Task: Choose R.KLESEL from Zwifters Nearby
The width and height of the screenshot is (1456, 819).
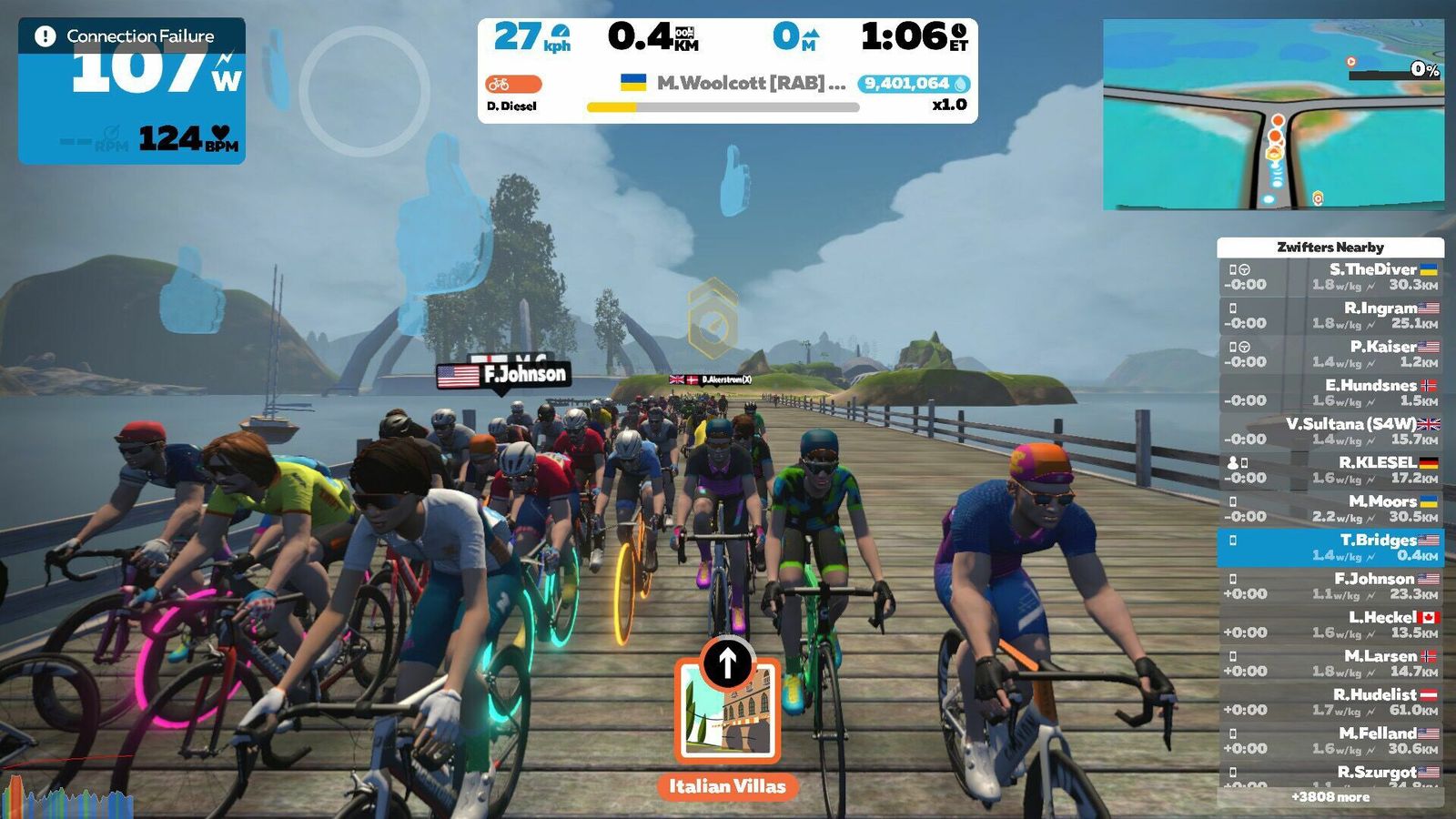Action: click(x=1330, y=470)
